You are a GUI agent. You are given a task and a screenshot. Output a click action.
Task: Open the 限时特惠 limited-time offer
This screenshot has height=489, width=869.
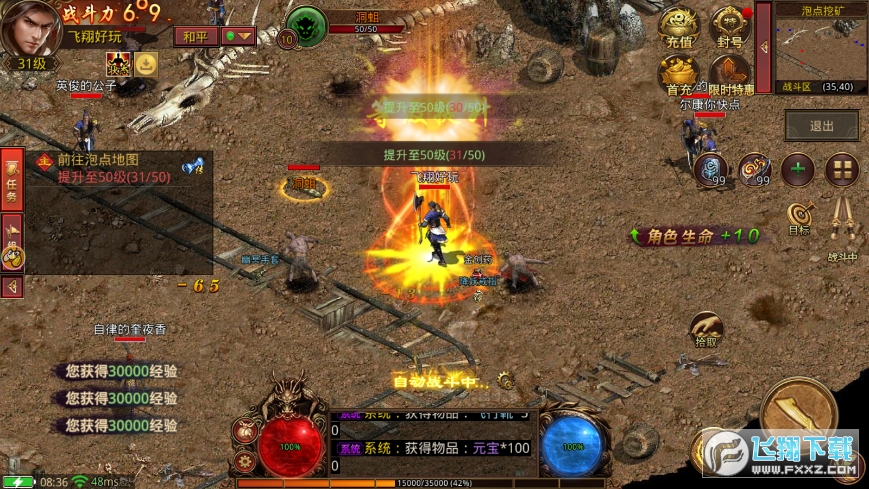[730, 73]
